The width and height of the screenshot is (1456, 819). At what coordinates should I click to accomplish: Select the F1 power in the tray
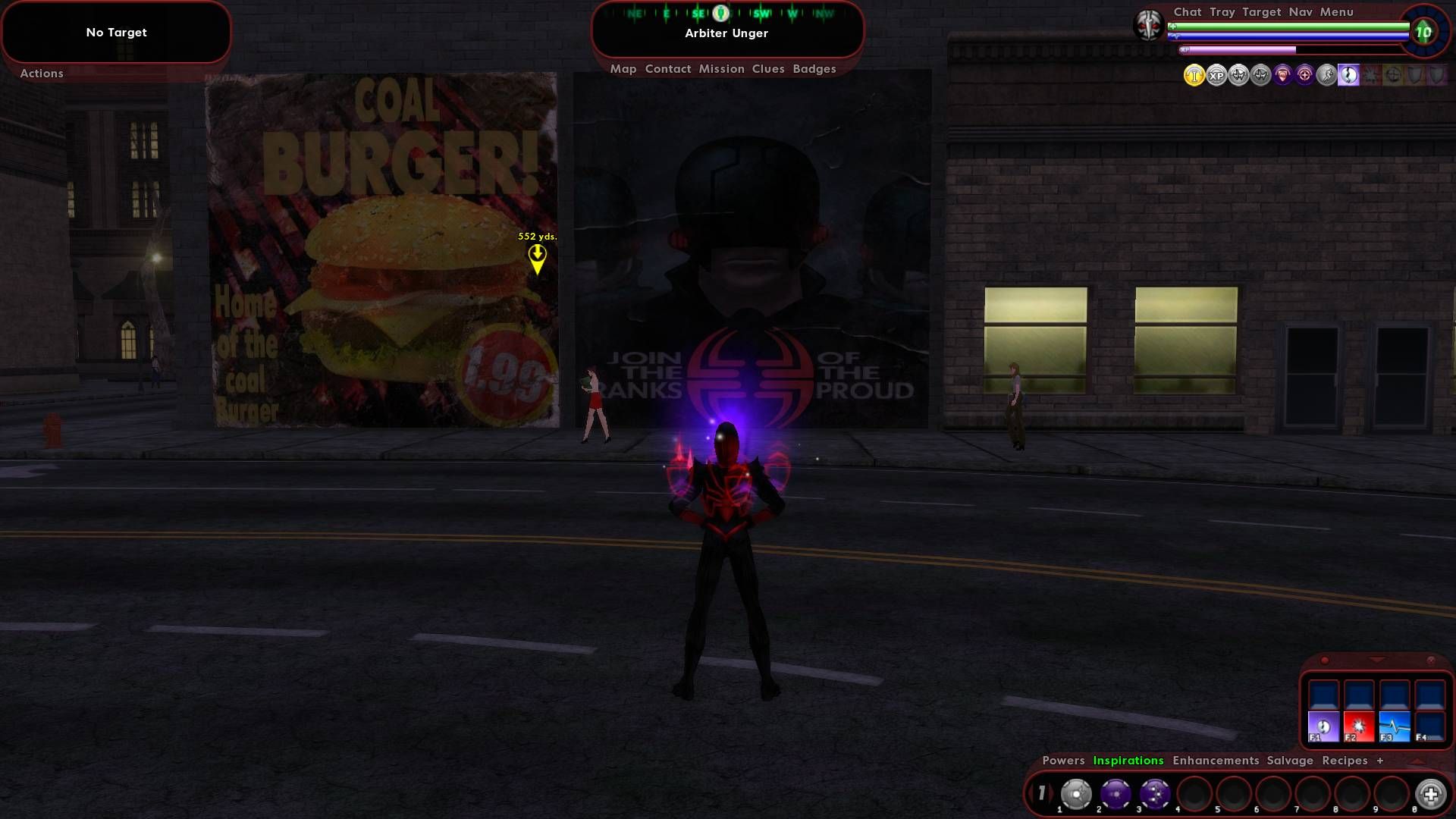coord(1323,726)
